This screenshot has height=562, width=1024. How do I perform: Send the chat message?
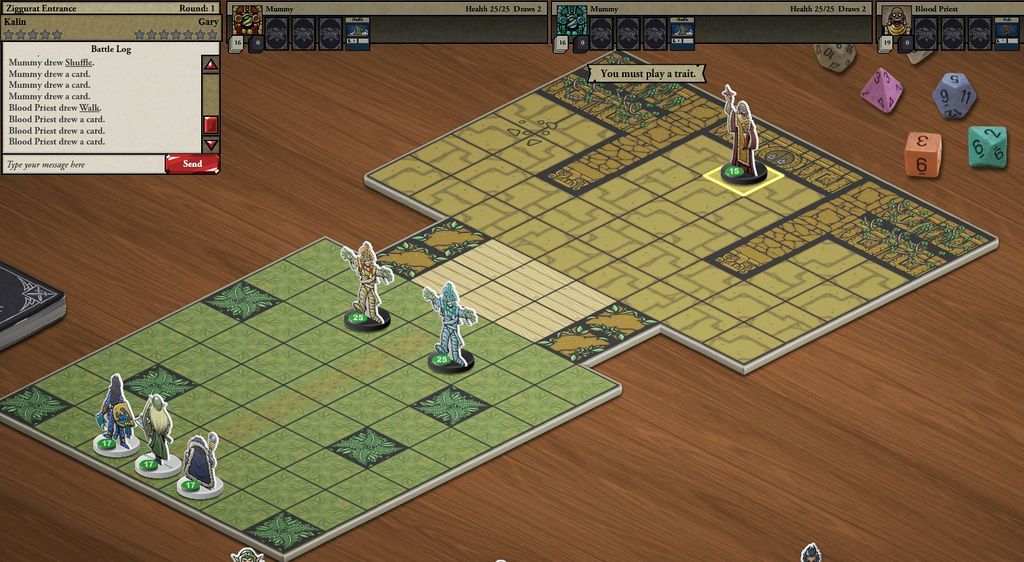pyautogui.click(x=192, y=164)
